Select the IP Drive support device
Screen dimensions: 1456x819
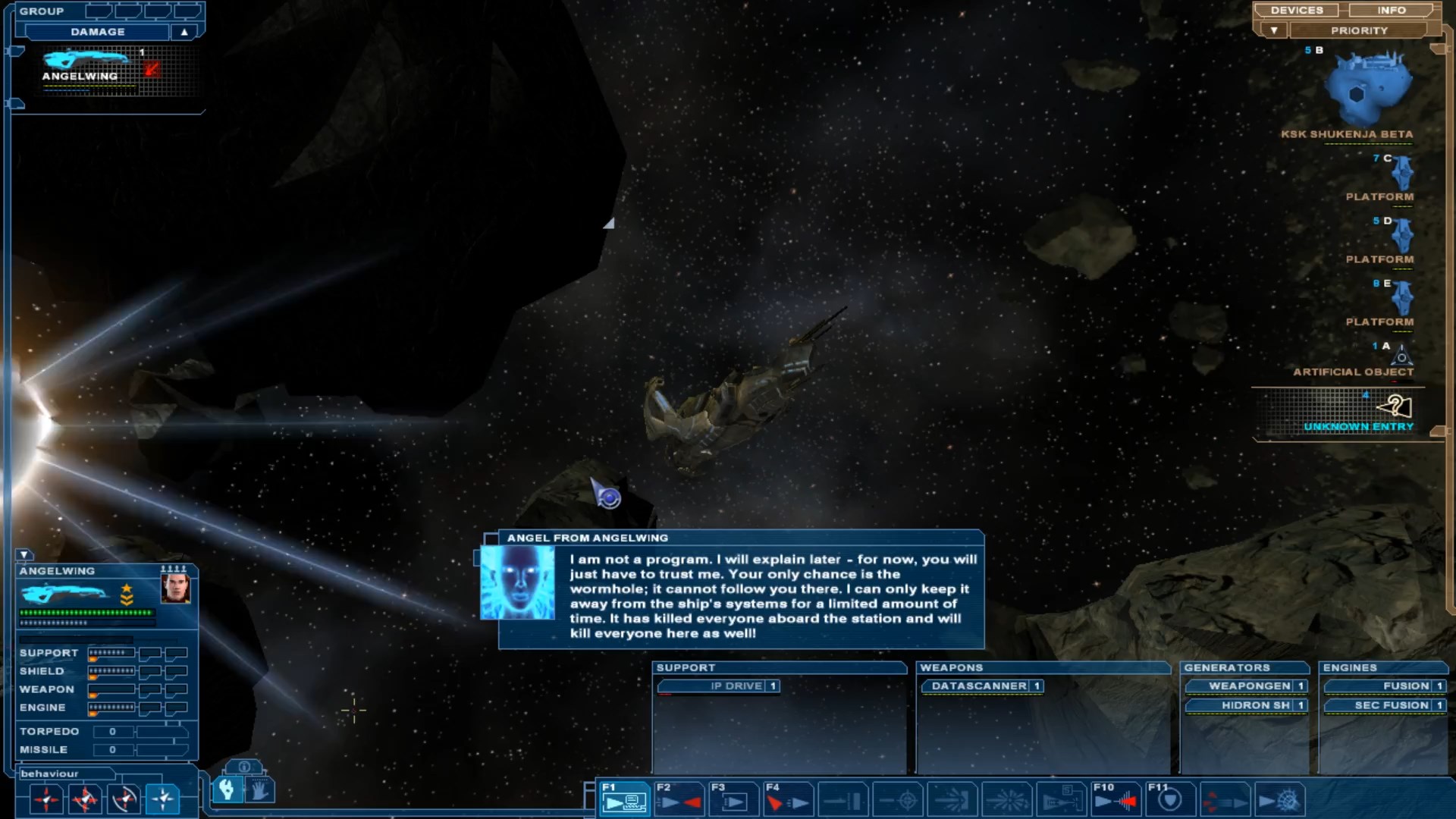point(736,686)
